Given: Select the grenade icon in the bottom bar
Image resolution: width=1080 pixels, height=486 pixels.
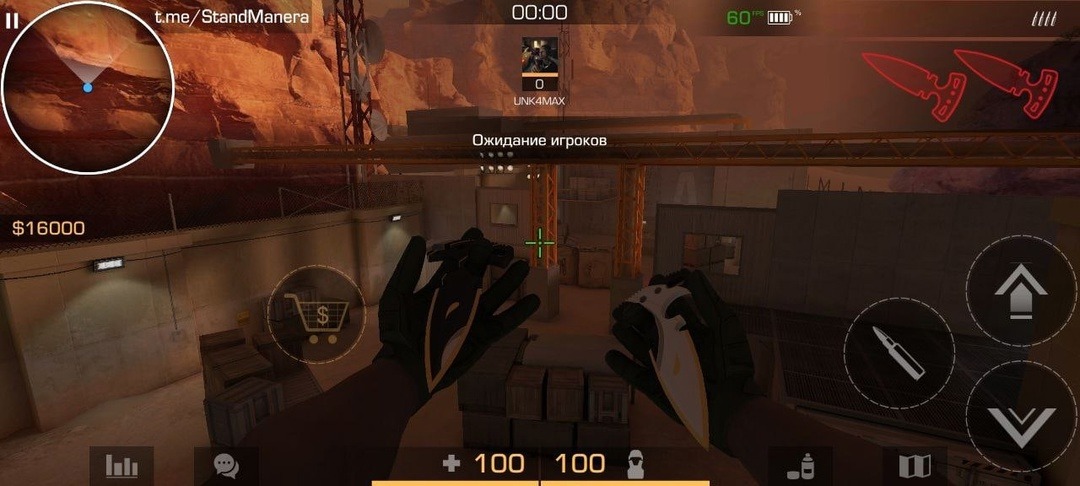Looking at the screenshot, I should pos(800,465).
